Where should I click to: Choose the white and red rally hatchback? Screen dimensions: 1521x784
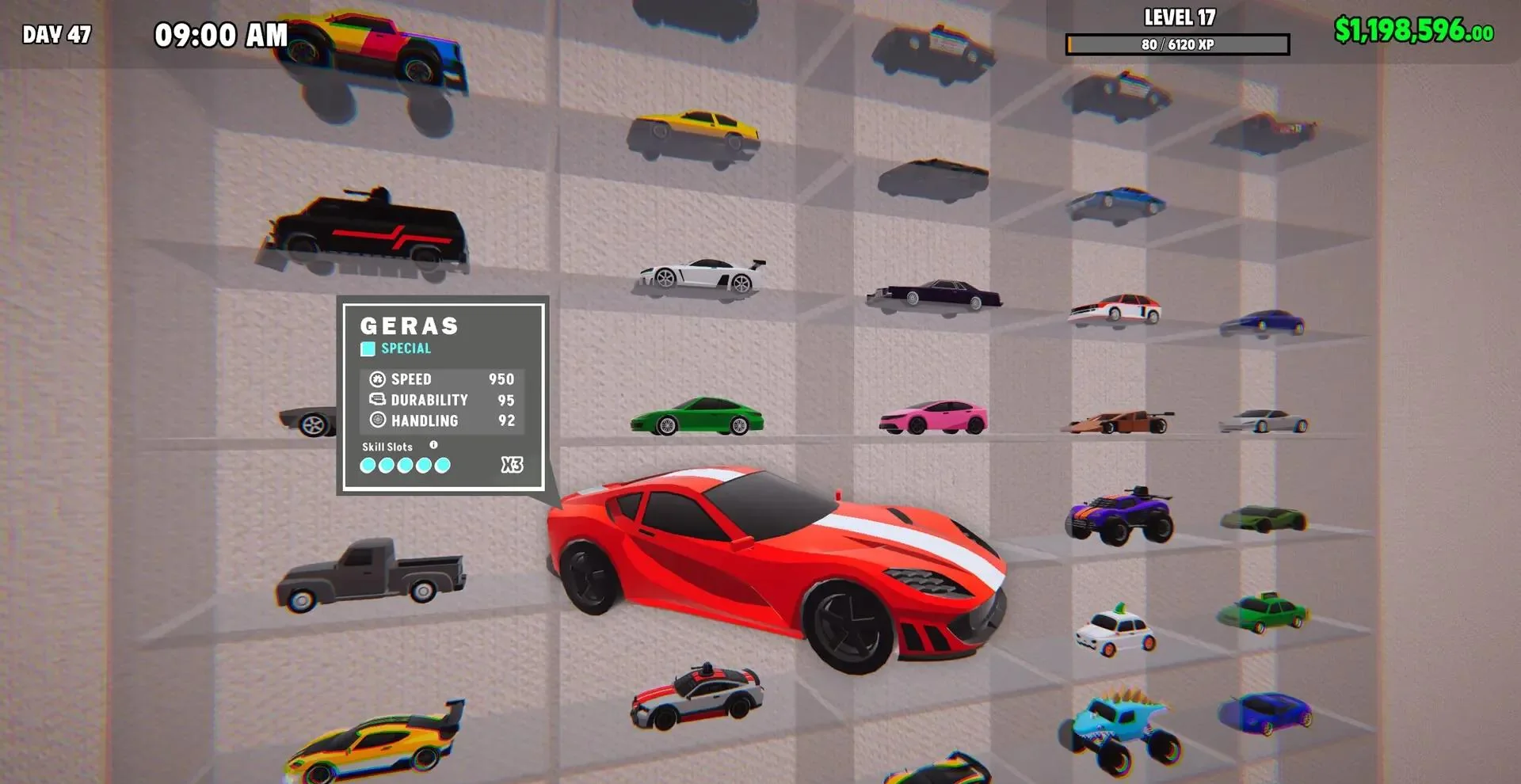coord(1115,310)
